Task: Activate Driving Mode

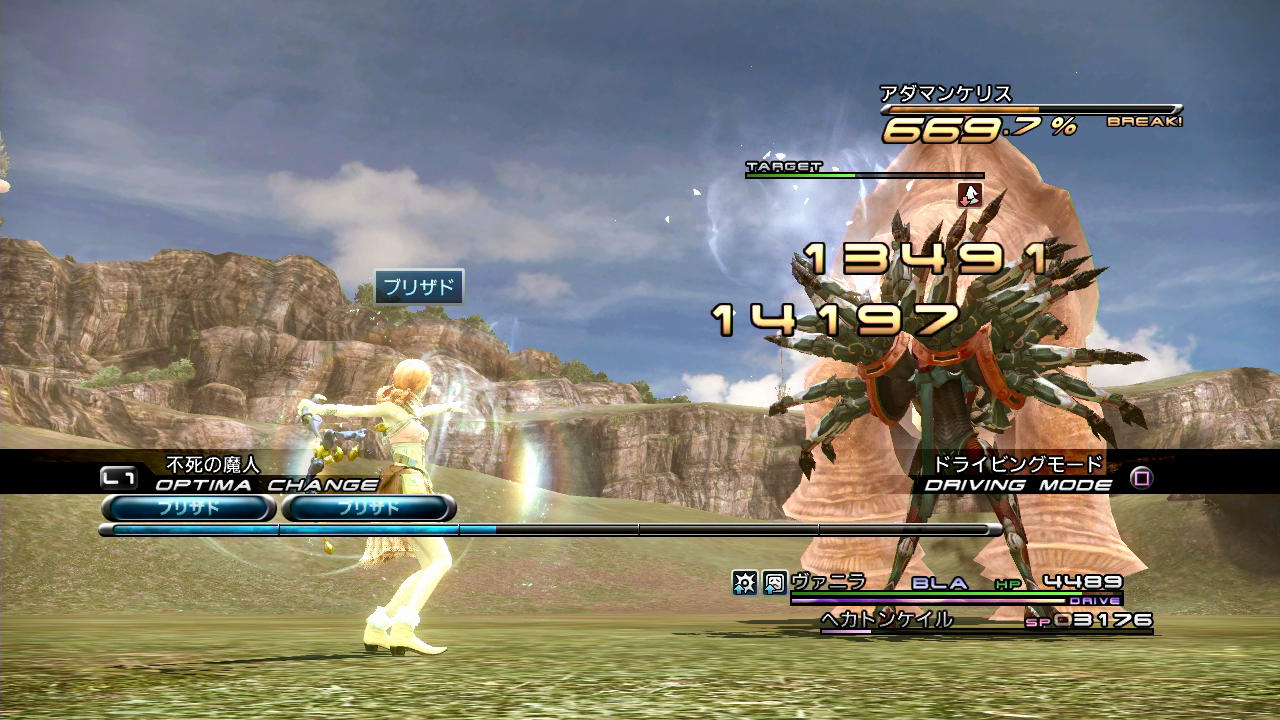Action: [x=1018, y=485]
